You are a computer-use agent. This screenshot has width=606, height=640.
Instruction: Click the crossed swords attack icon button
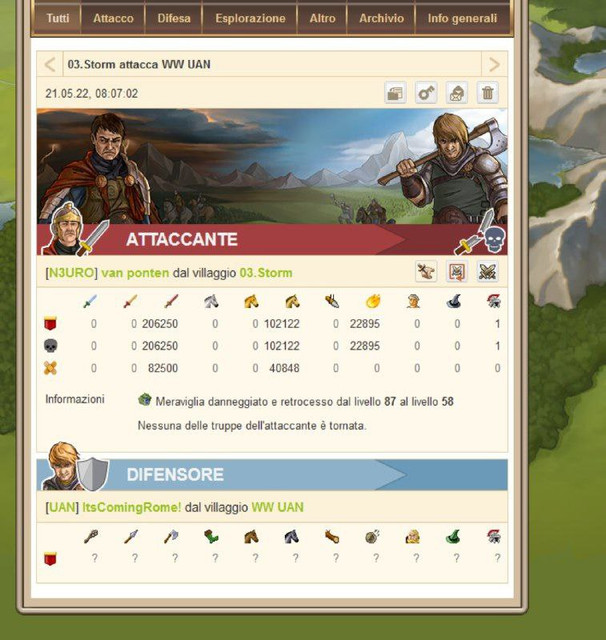point(487,272)
